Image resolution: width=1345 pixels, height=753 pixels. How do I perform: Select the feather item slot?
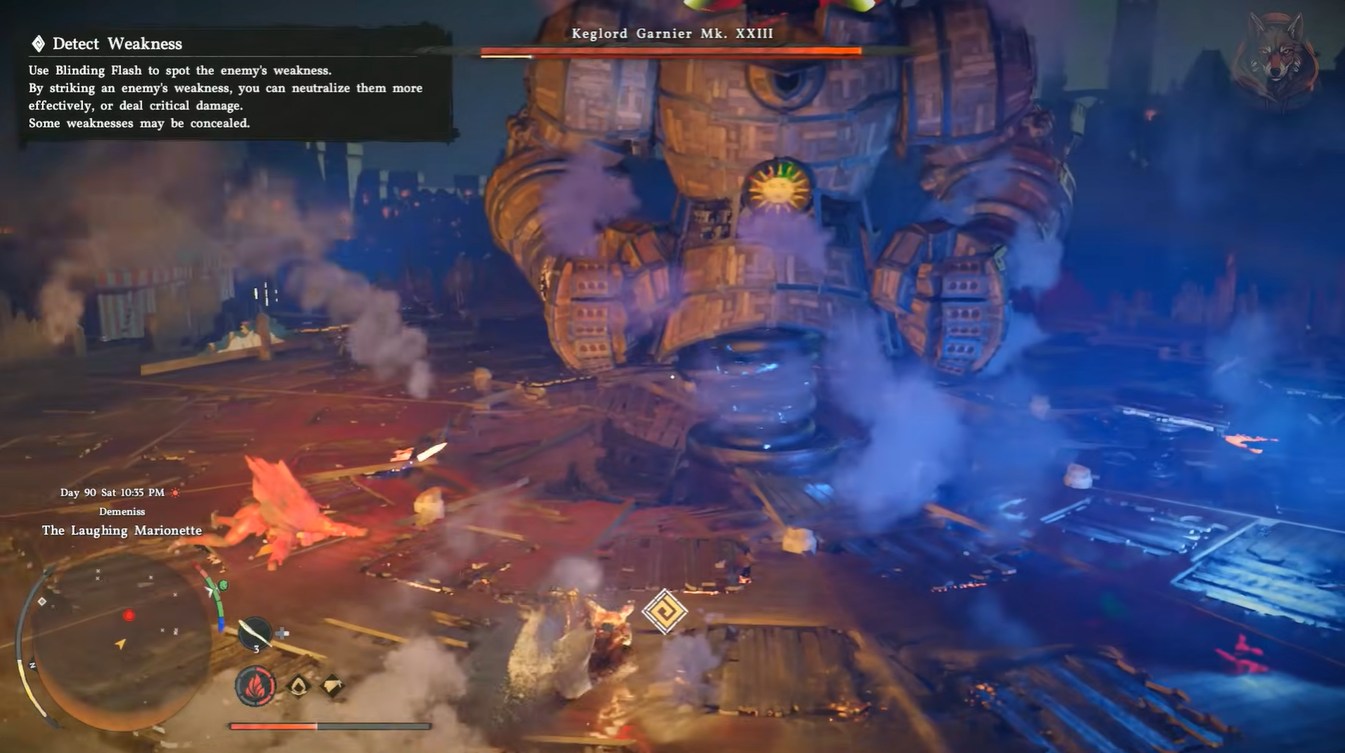(x=256, y=633)
